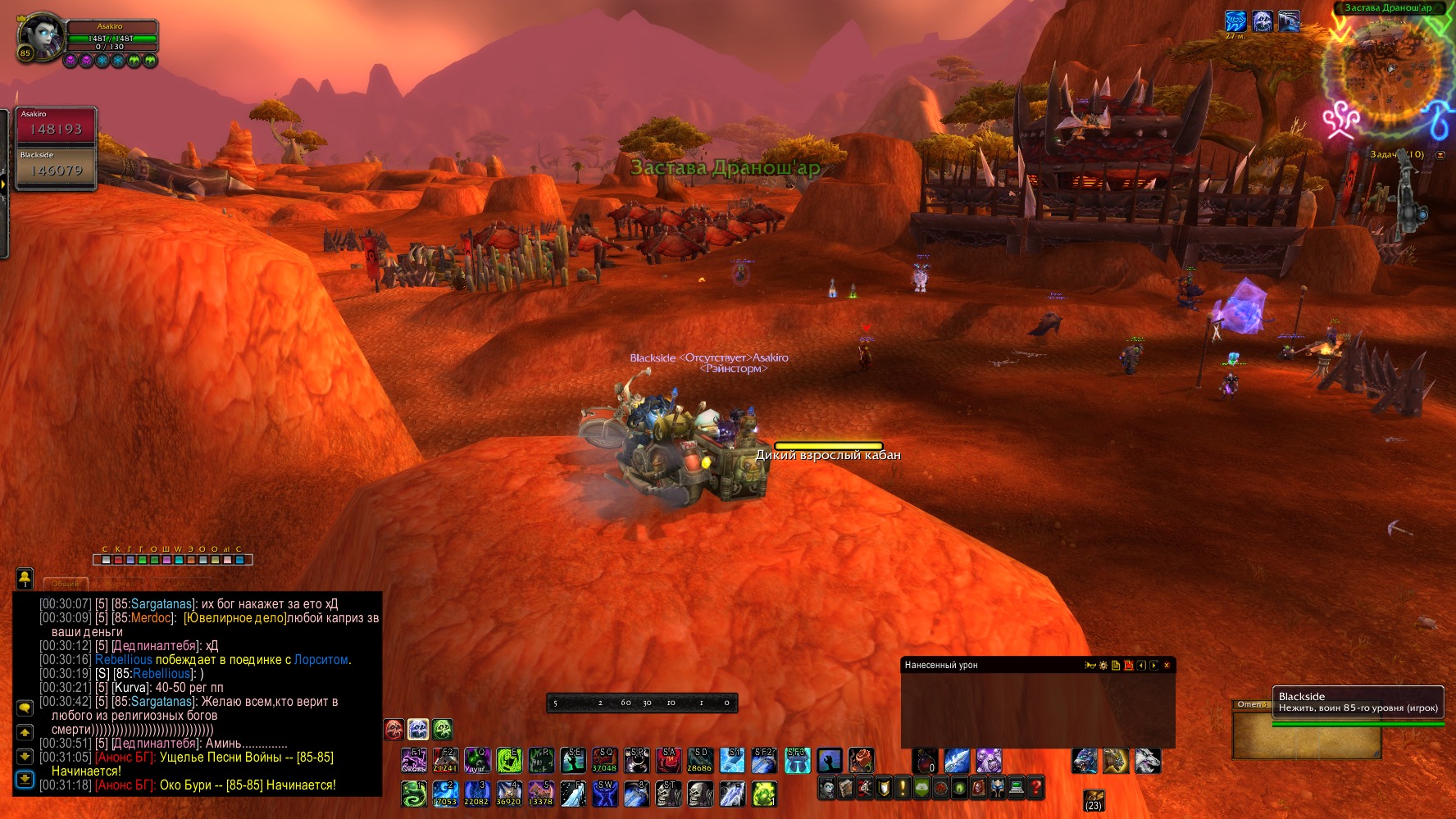1456x819 pixels.
Task: Open the damage meter gear settings
Action: click(1103, 666)
